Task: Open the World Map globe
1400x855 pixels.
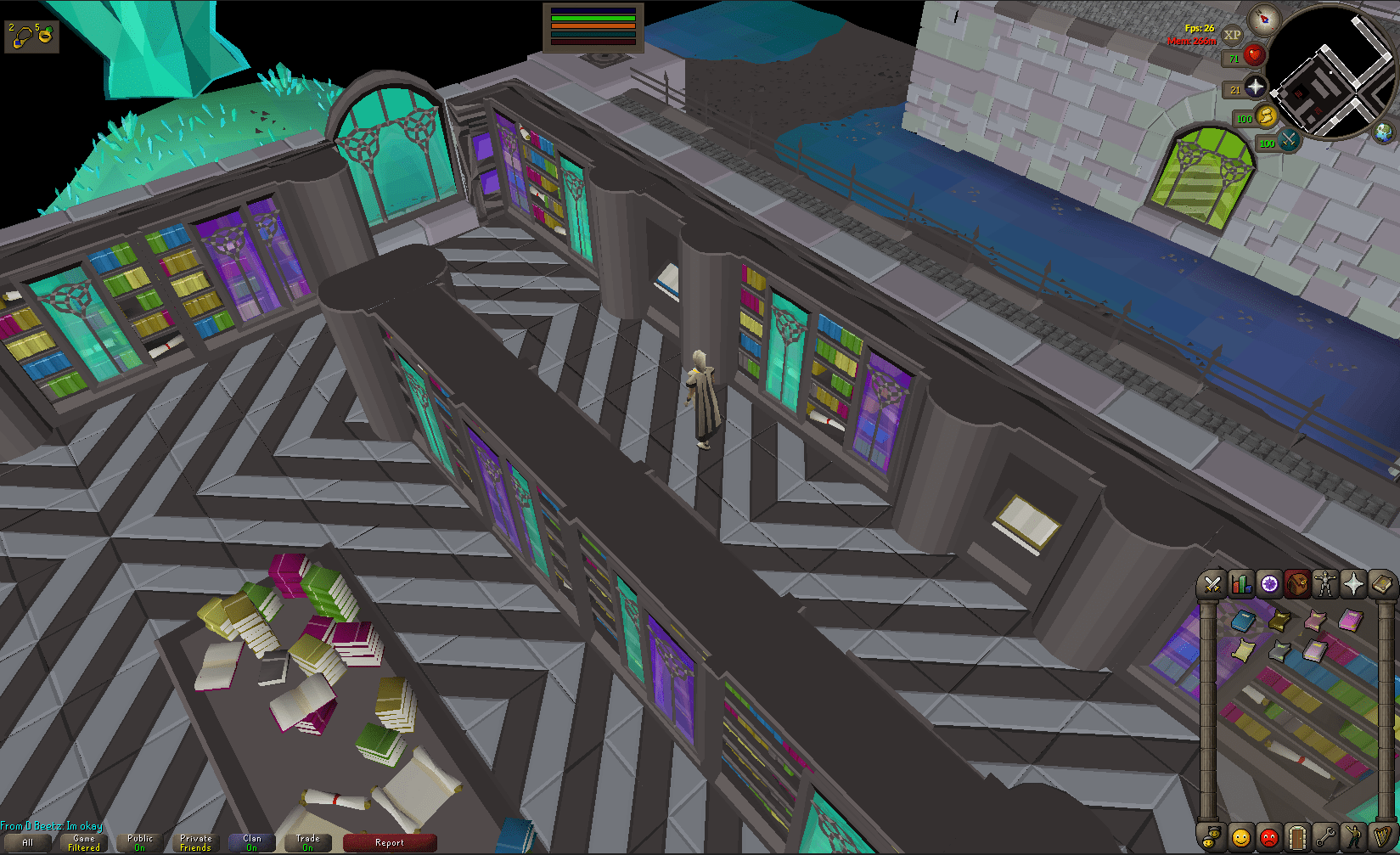Action: point(1383,134)
